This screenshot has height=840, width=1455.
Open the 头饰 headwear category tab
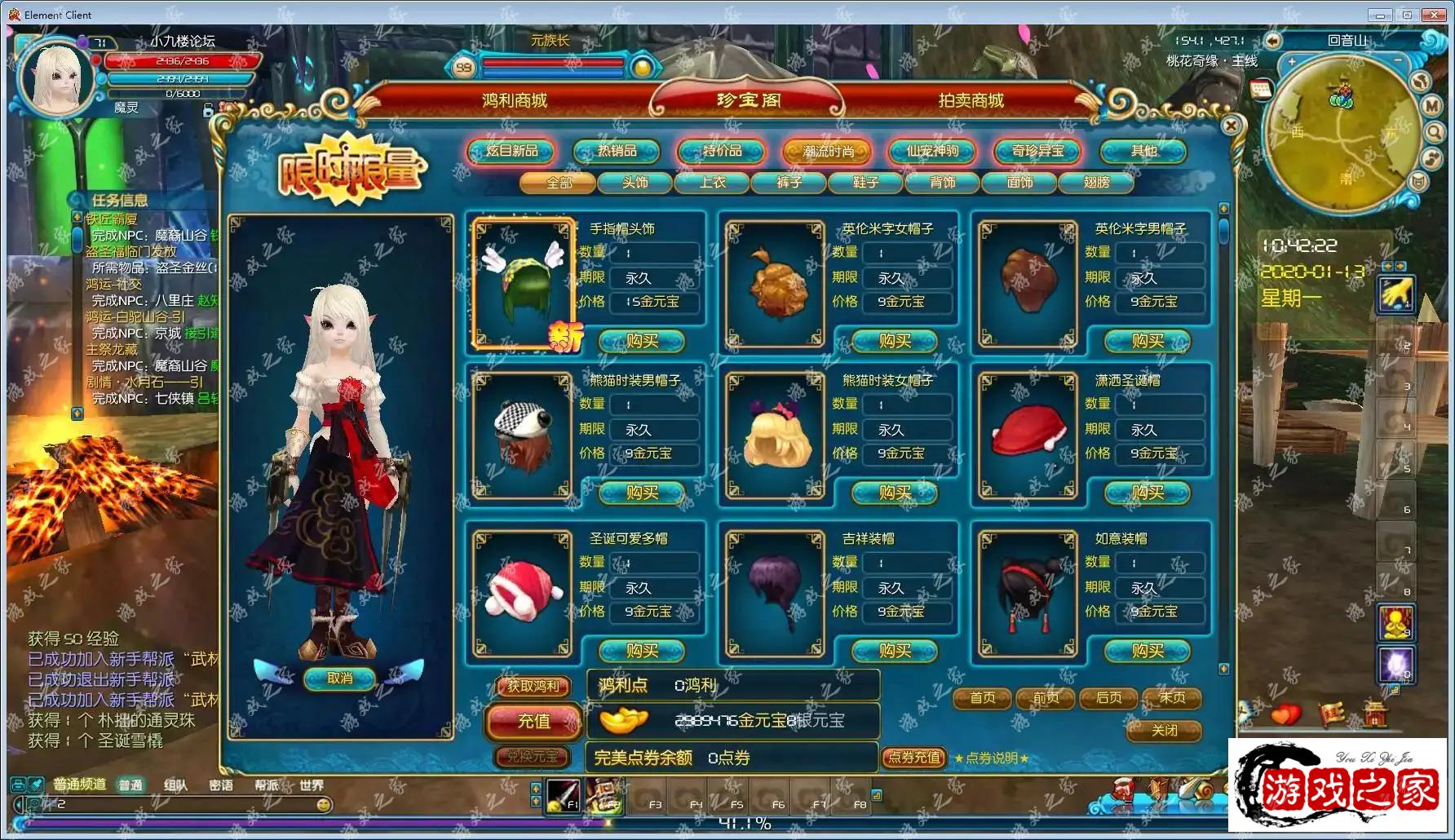coord(636,183)
